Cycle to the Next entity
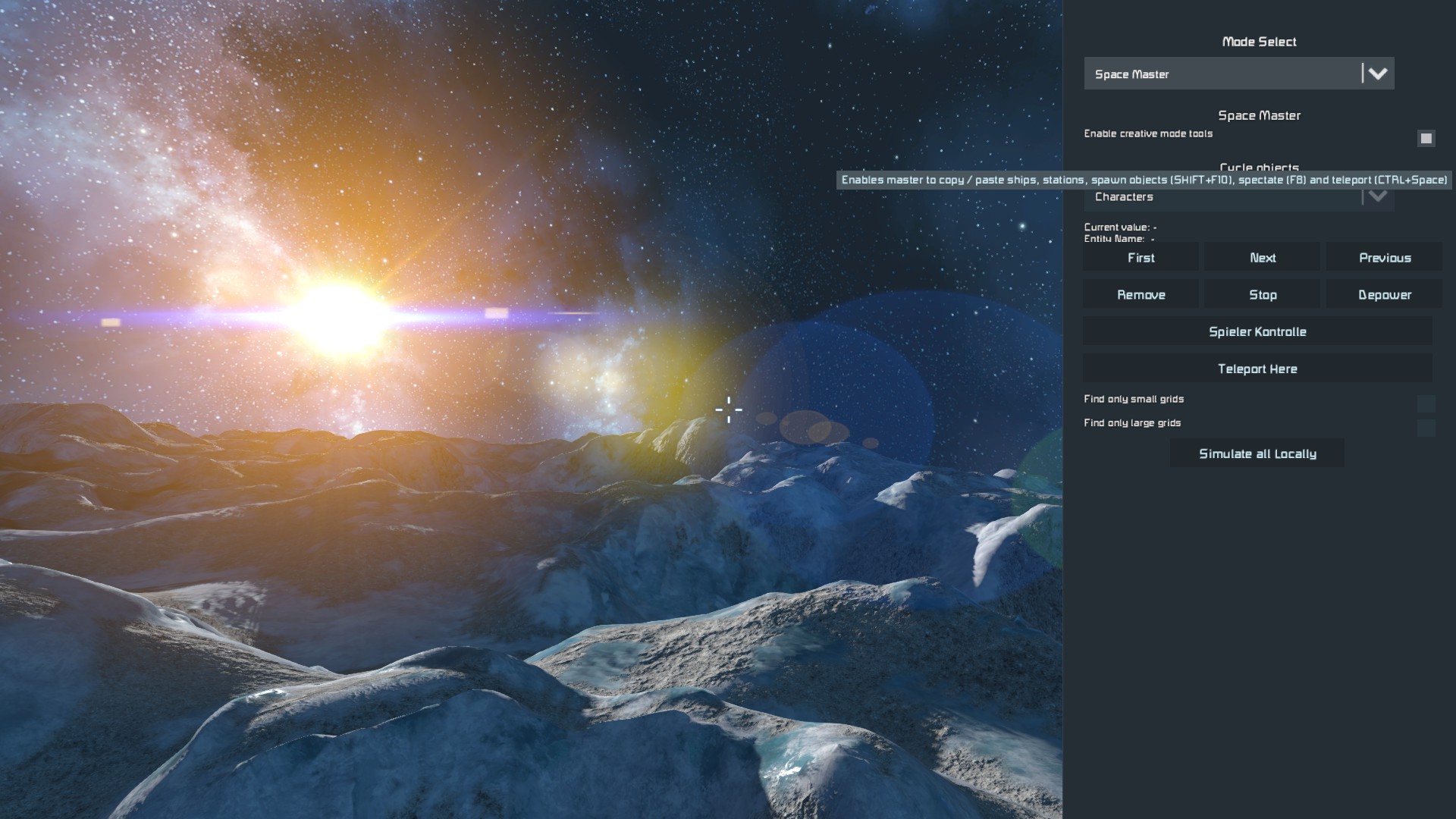The width and height of the screenshot is (1456, 819). point(1263,258)
